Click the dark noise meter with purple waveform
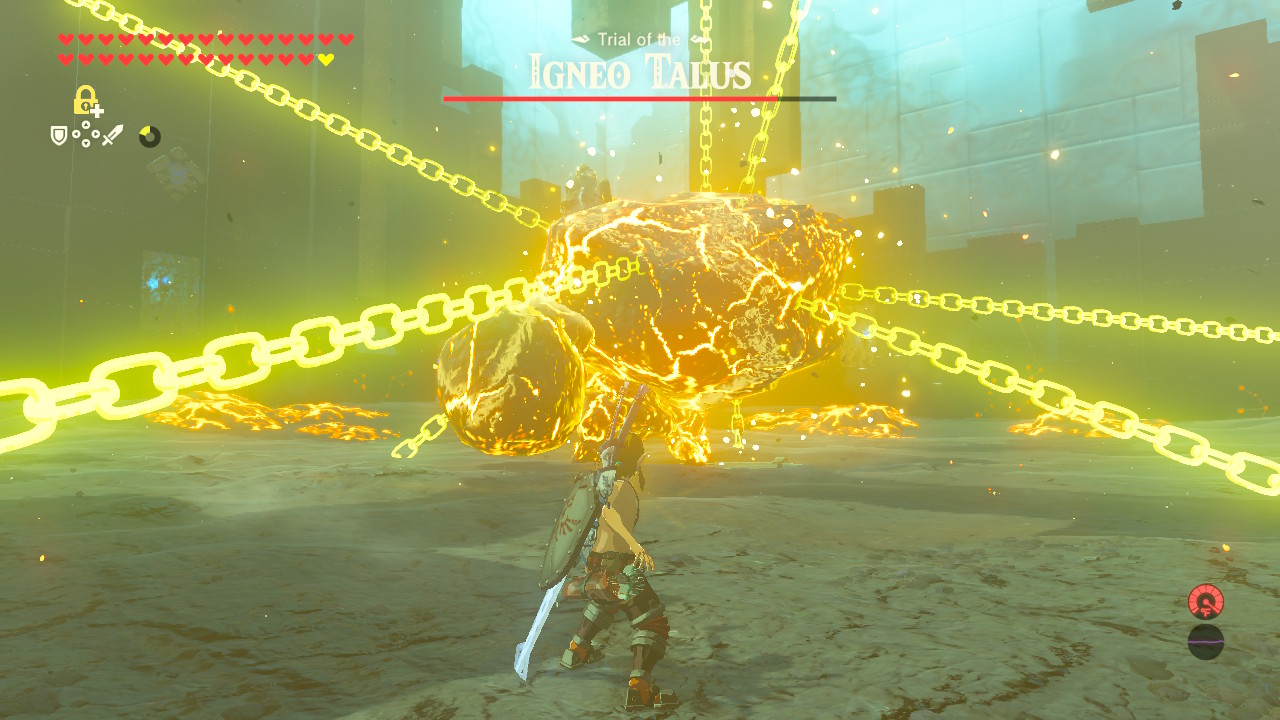Screen dimensions: 1280x720 click(1206, 642)
